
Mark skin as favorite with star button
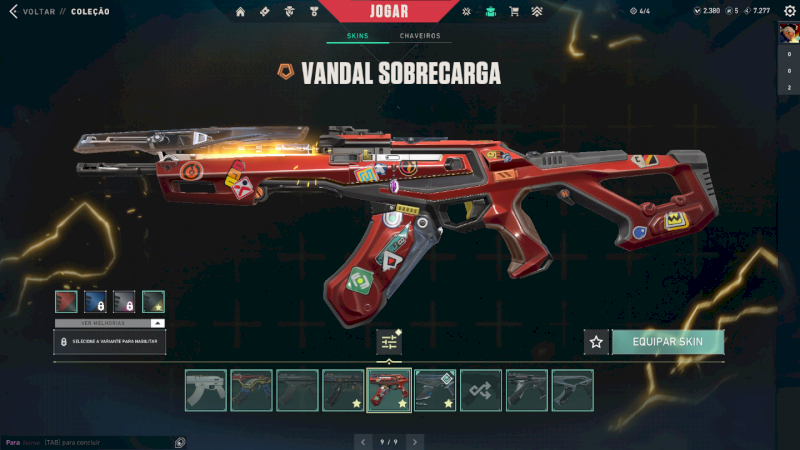596,342
